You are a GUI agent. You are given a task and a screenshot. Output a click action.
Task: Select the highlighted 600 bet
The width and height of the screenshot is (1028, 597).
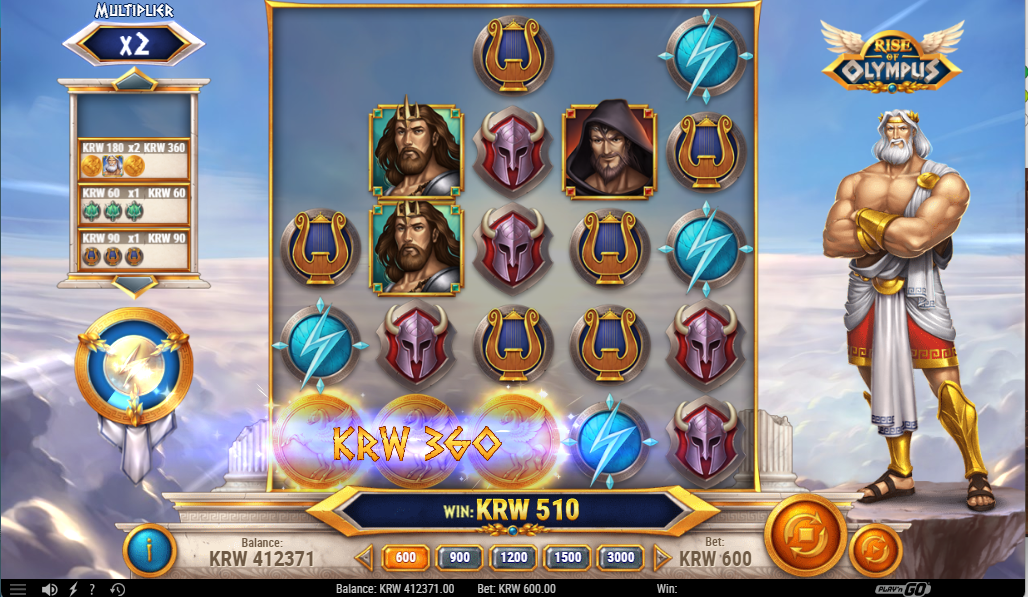405,558
